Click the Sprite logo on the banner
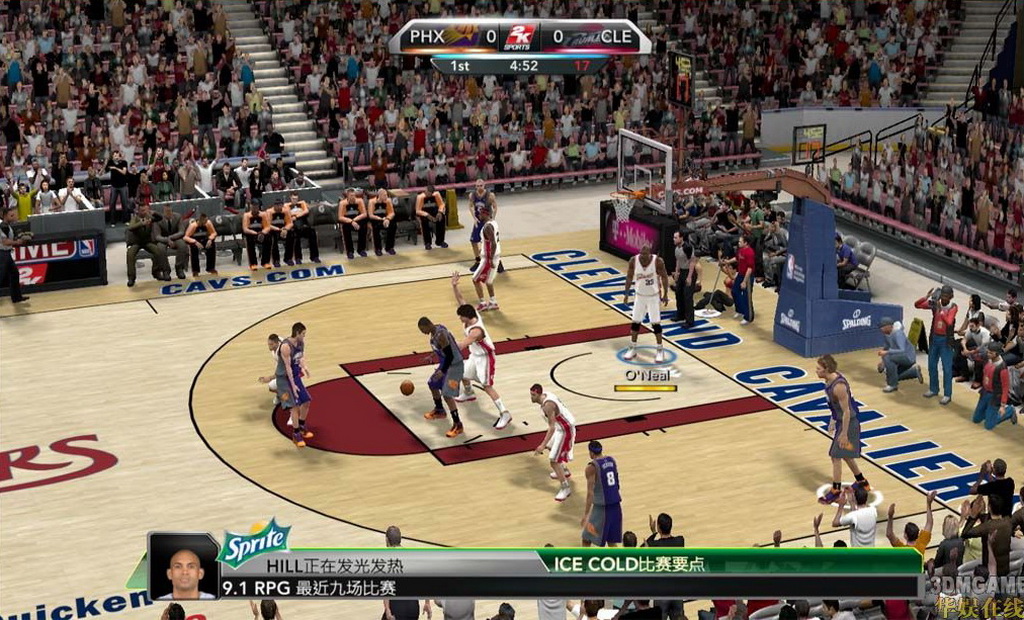This screenshot has height=620, width=1024. point(255,541)
